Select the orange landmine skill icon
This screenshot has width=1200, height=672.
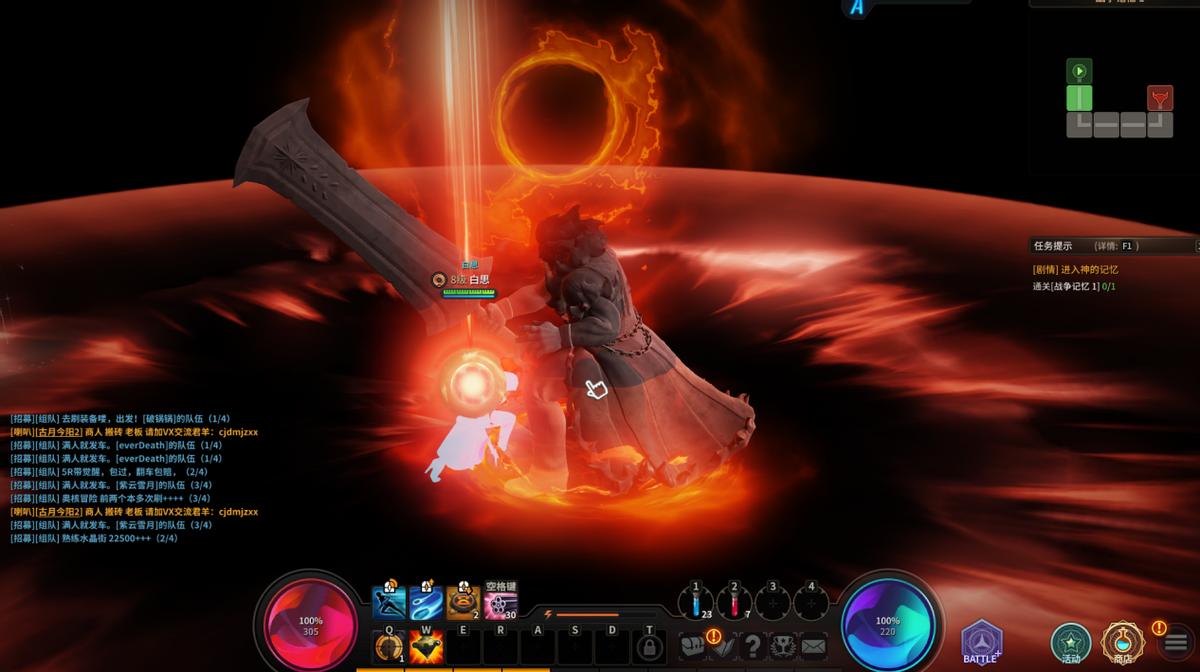pos(463,603)
